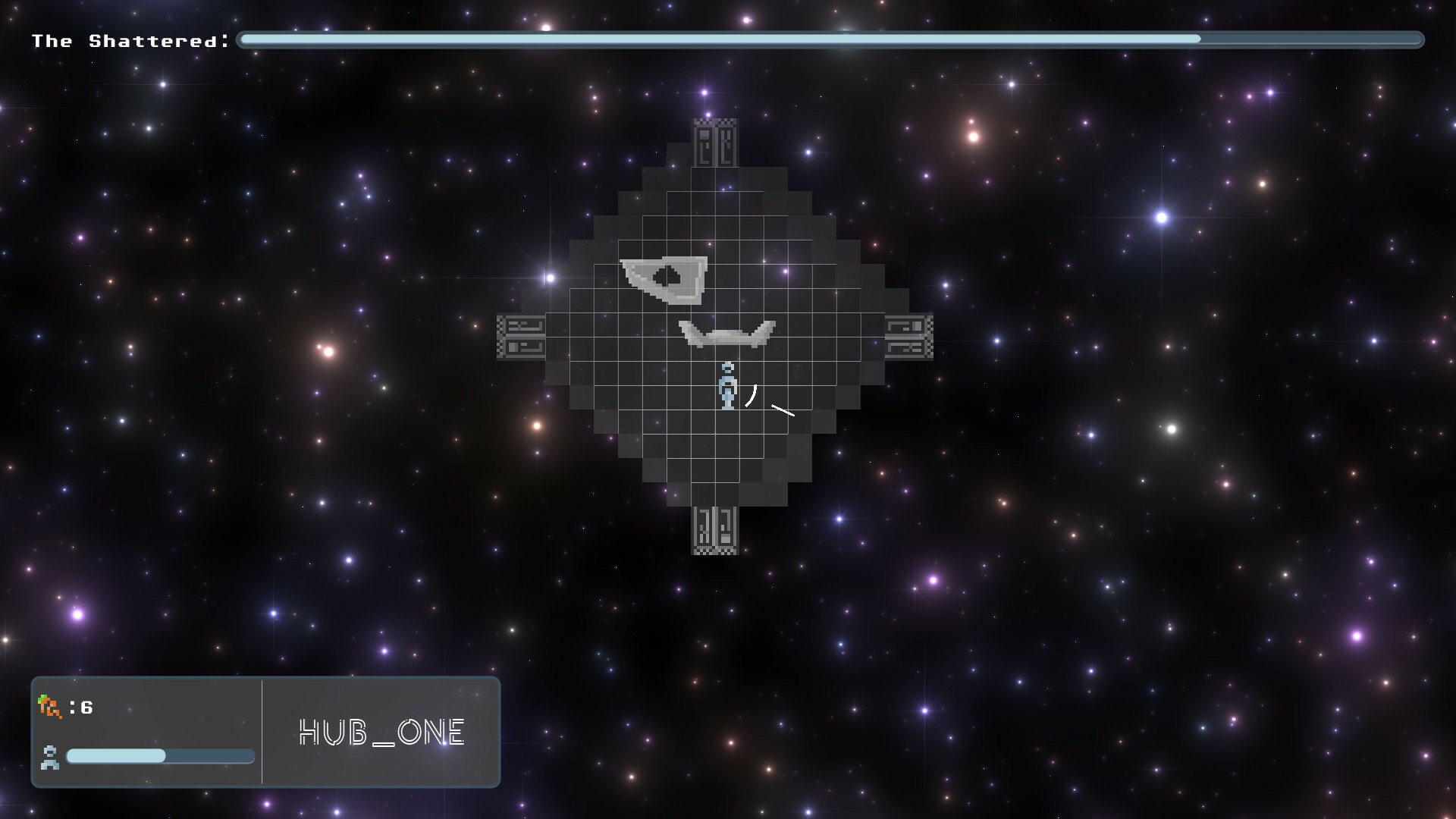Toggle the lower white dash marker on the grid
The height and width of the screenshot is (819, 1456).
tap(783, 411)
